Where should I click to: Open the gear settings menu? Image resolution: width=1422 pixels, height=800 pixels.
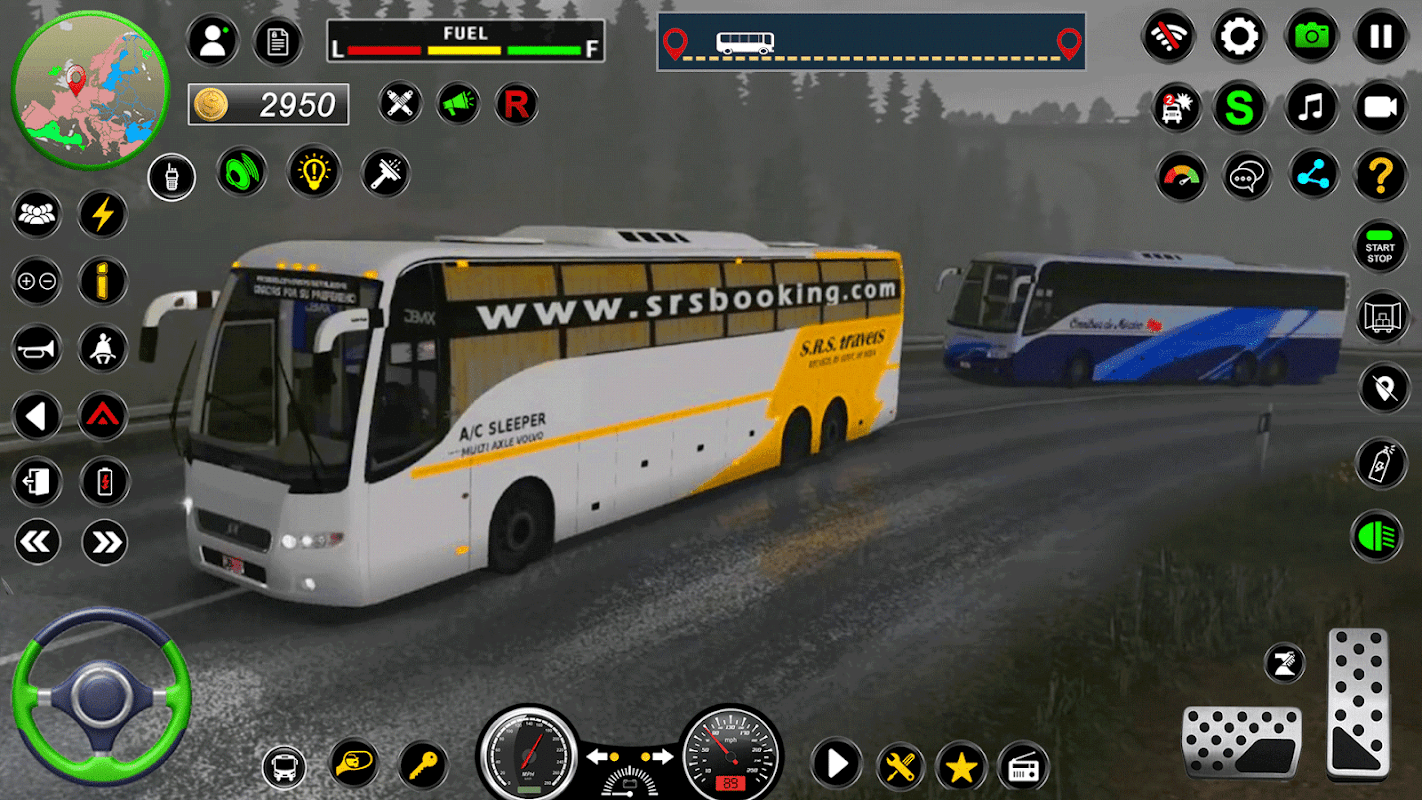tap(1239, 37)
